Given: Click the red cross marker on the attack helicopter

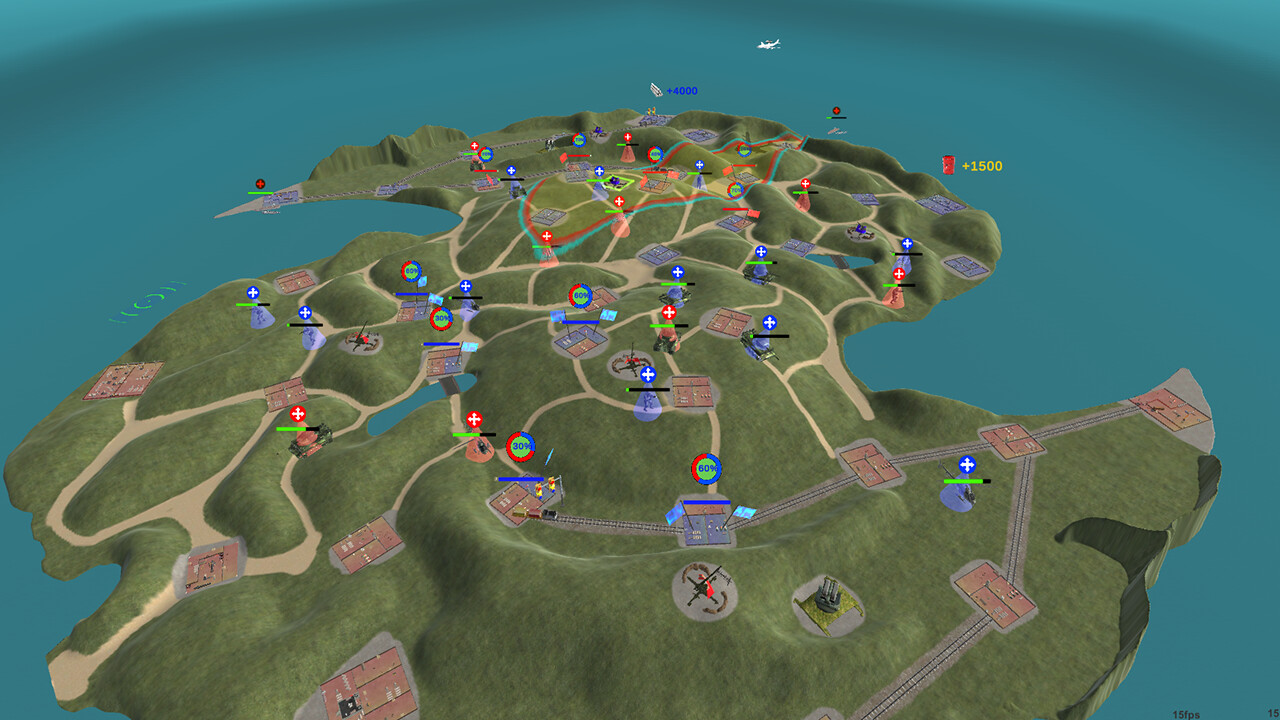Looking at the screenshot, I should [473, 419].
